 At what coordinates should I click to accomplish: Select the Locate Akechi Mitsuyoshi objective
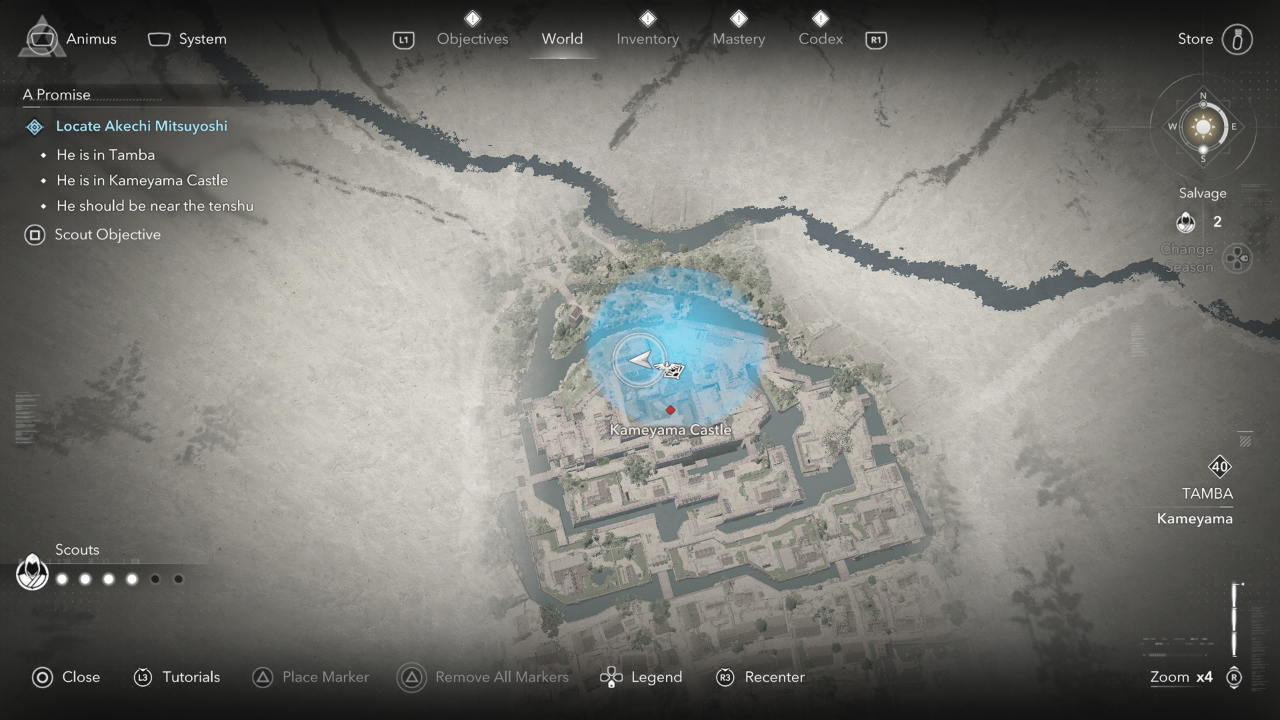click(x=141, y=126)
